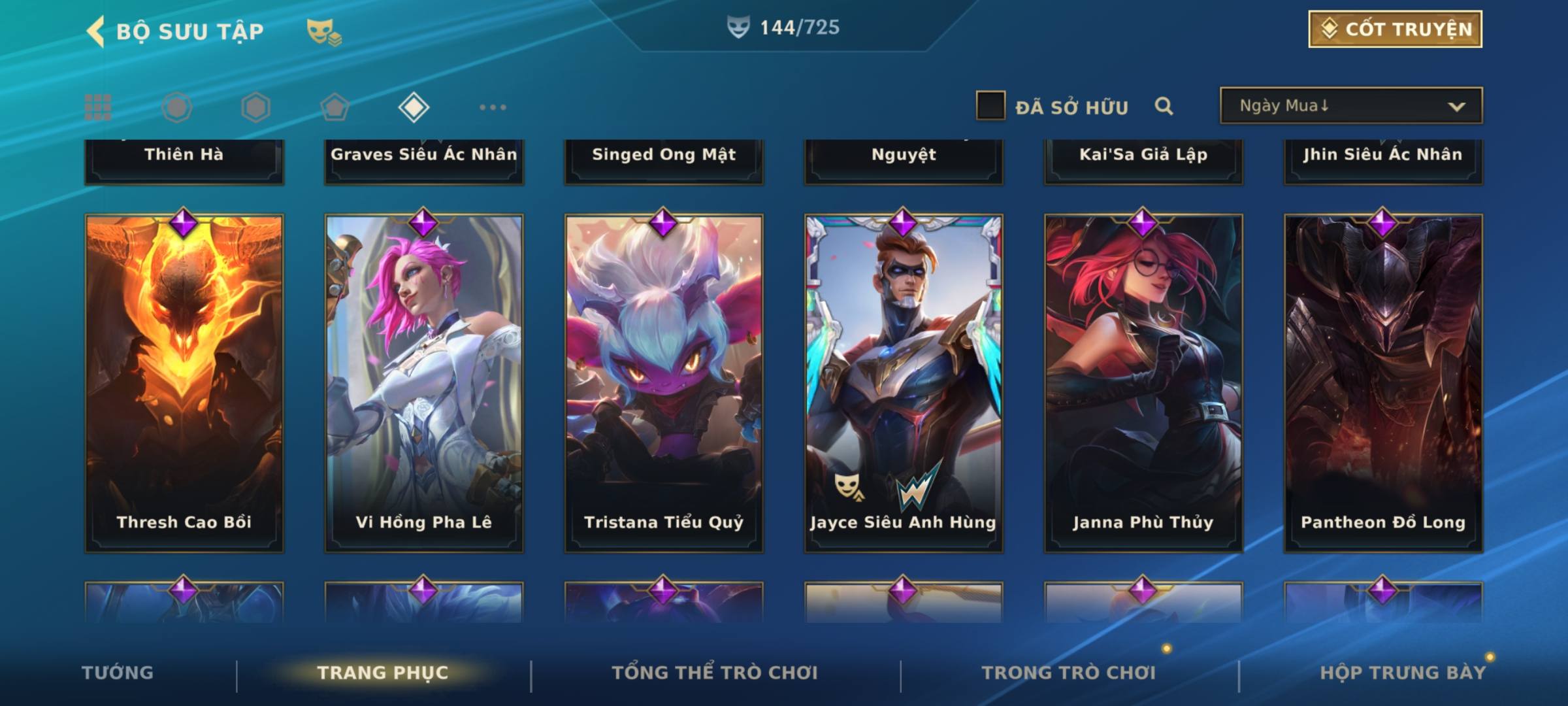The image size is (1568, 706).
Task: Expand the three-dots more filters
Action: (493, 107)
